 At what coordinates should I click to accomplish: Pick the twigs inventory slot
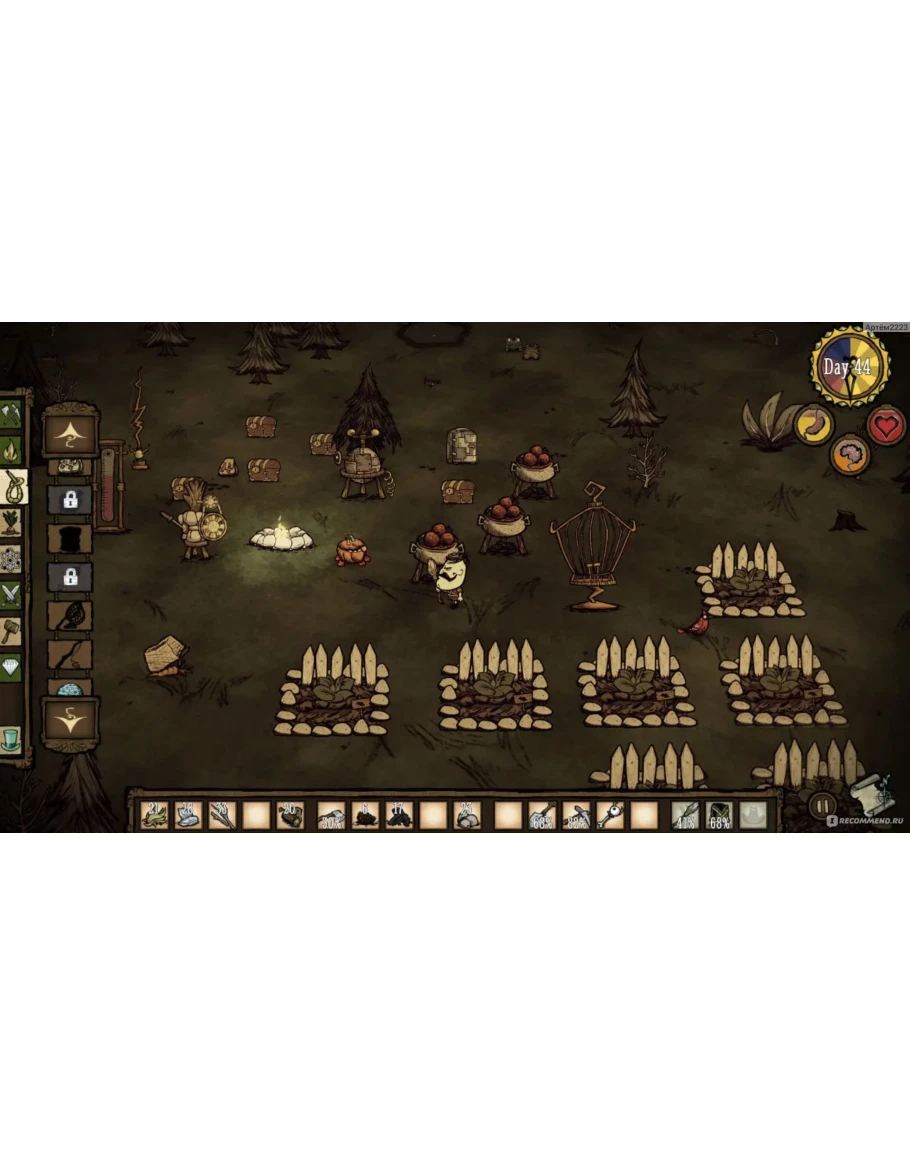[x=222, y=815]
